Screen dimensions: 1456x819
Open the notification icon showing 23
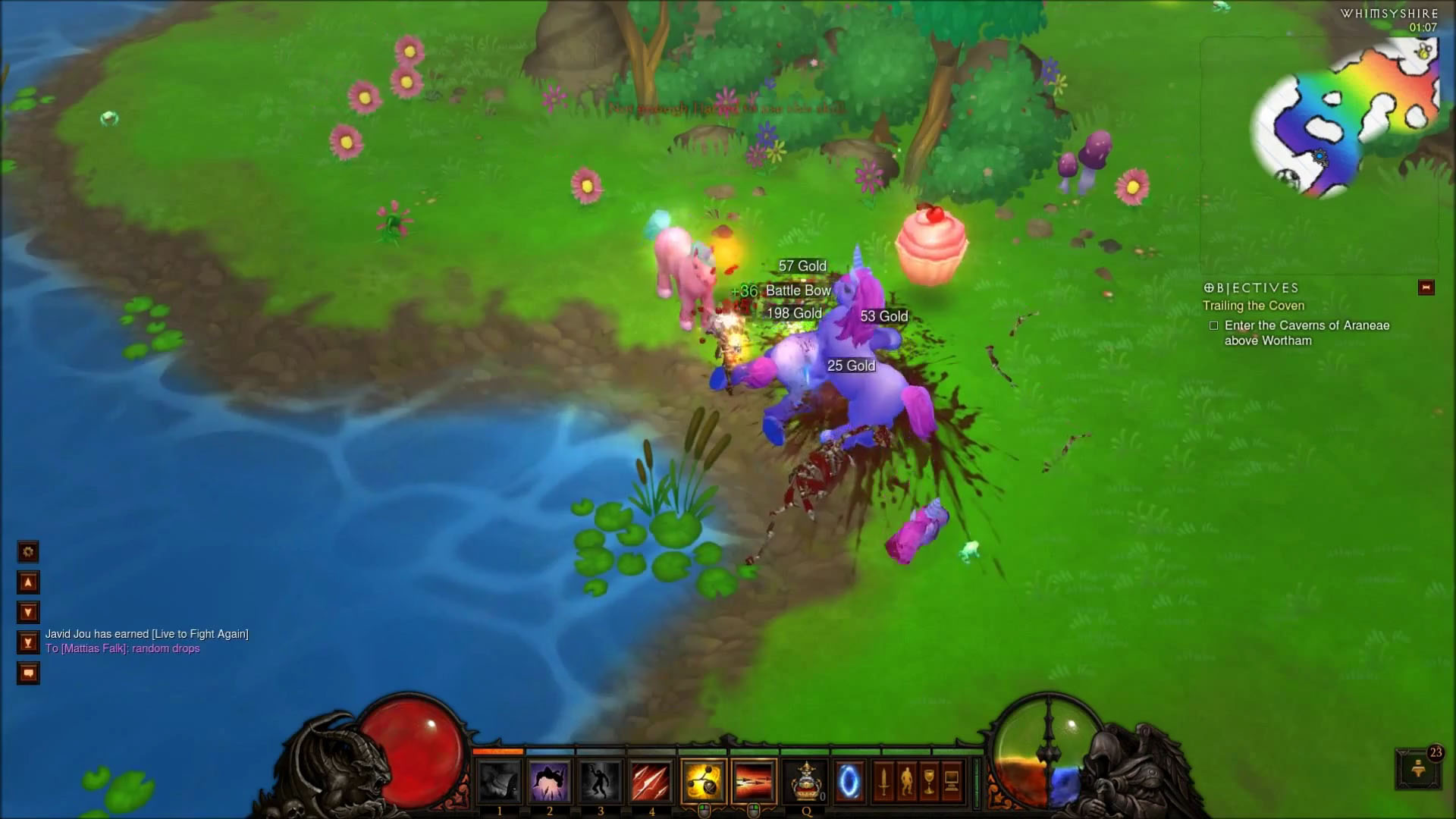click(1417, 769)
